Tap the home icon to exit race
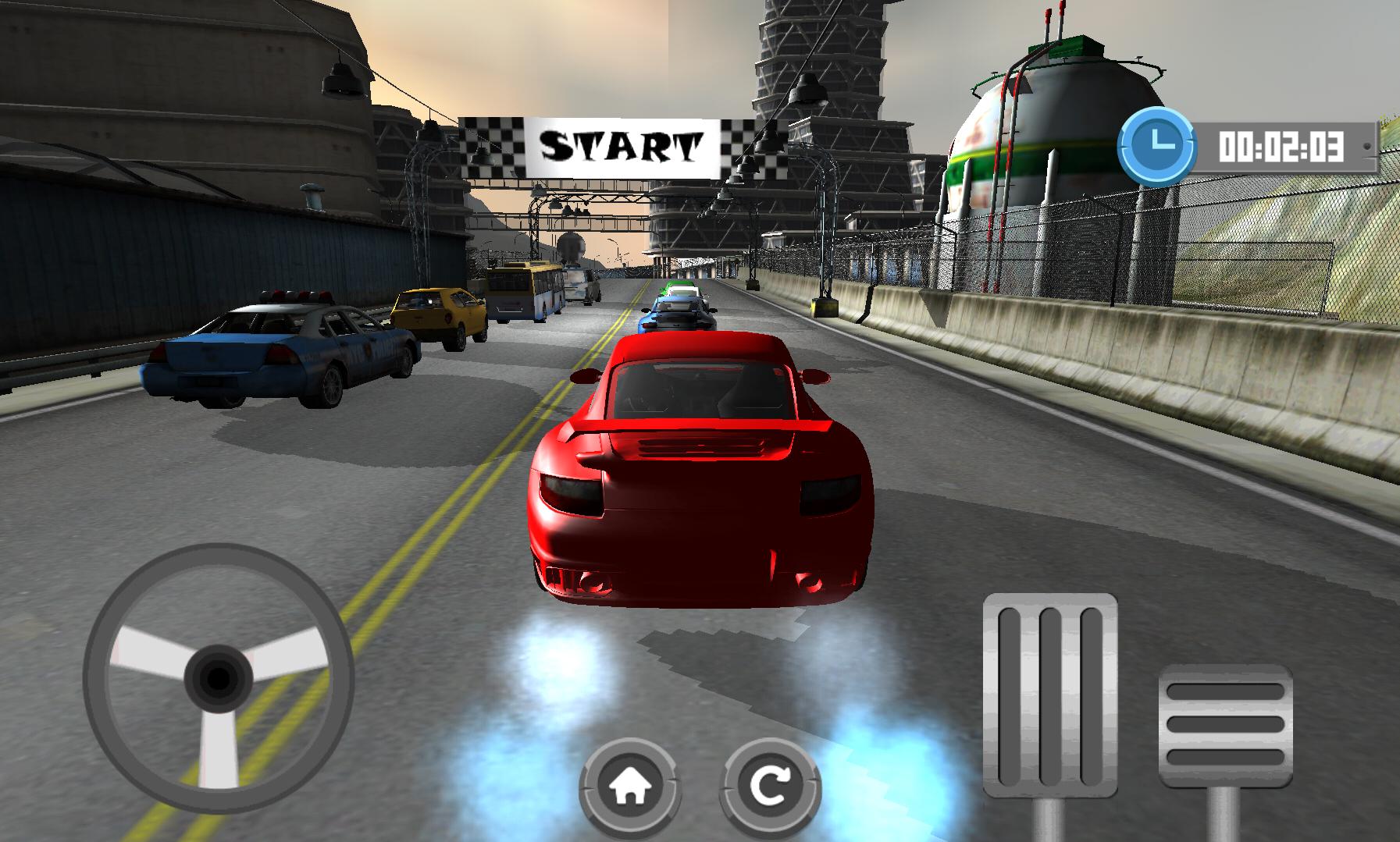 coord(632,787)
